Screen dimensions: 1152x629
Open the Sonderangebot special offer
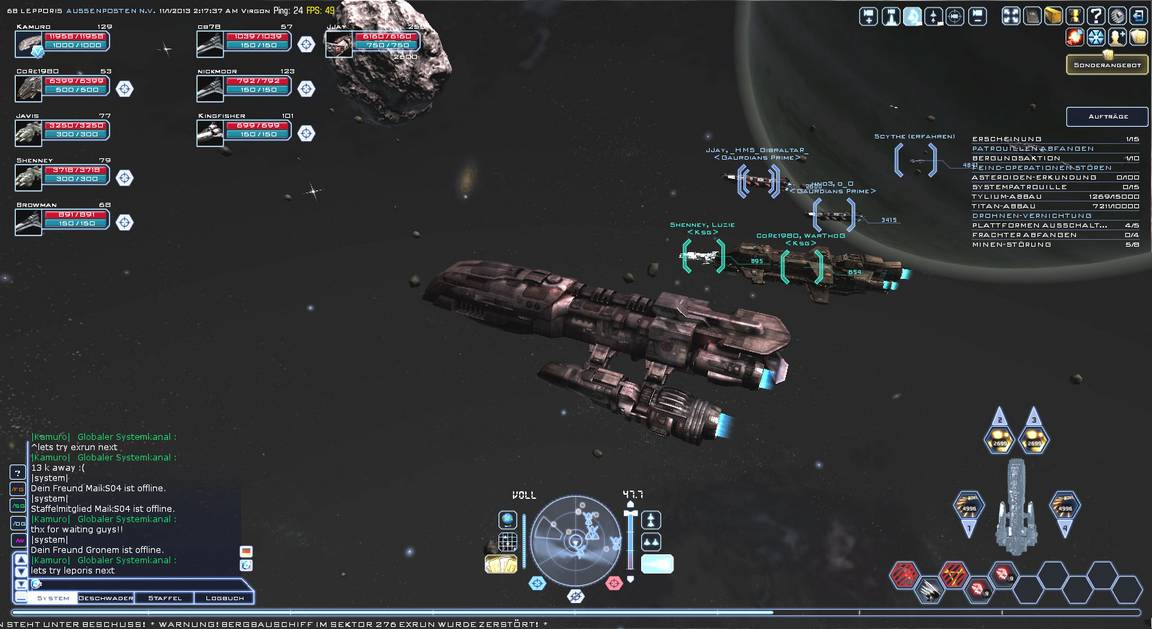pyautogui.click(x=1106, y=65)
